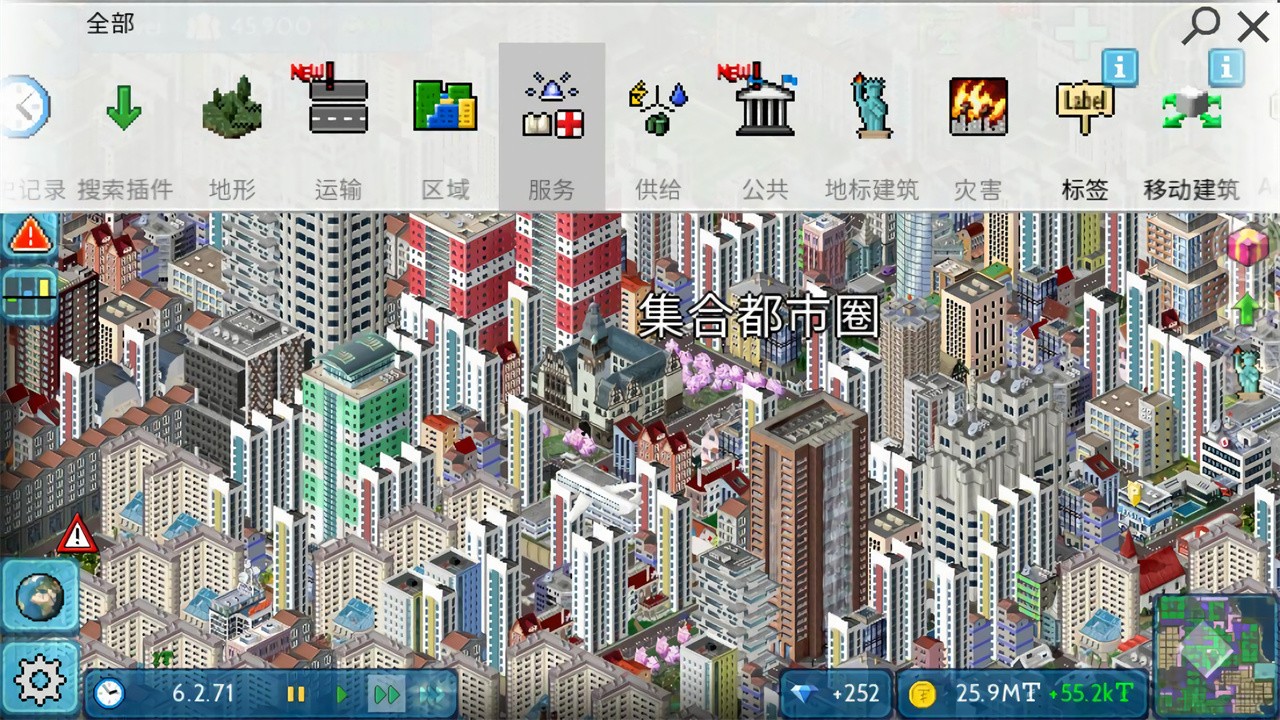Viewport: 1280px width, 720px height.
Task: Open the search with the magnifier icon
Action: coord(1200,25)
